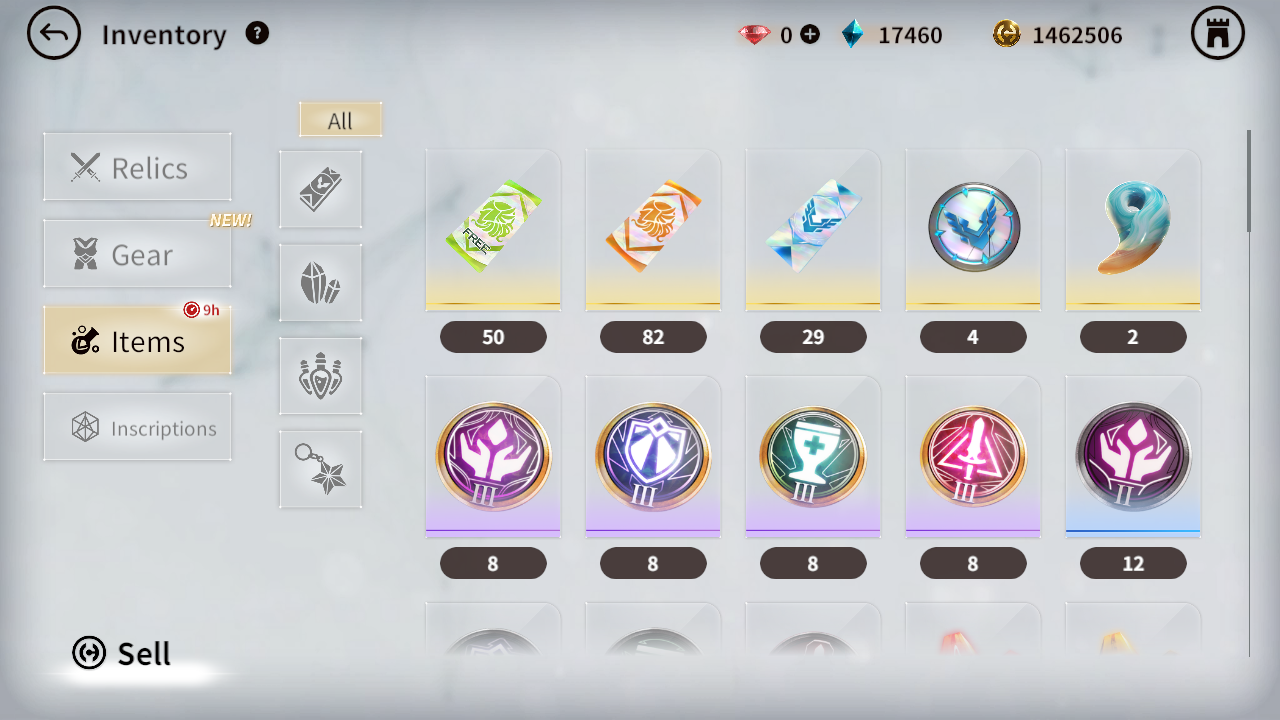The width and height of the screenshot is (1280, 720).
Task: Select the green chalice tier III emblem
Action: [x=813, y=457]
